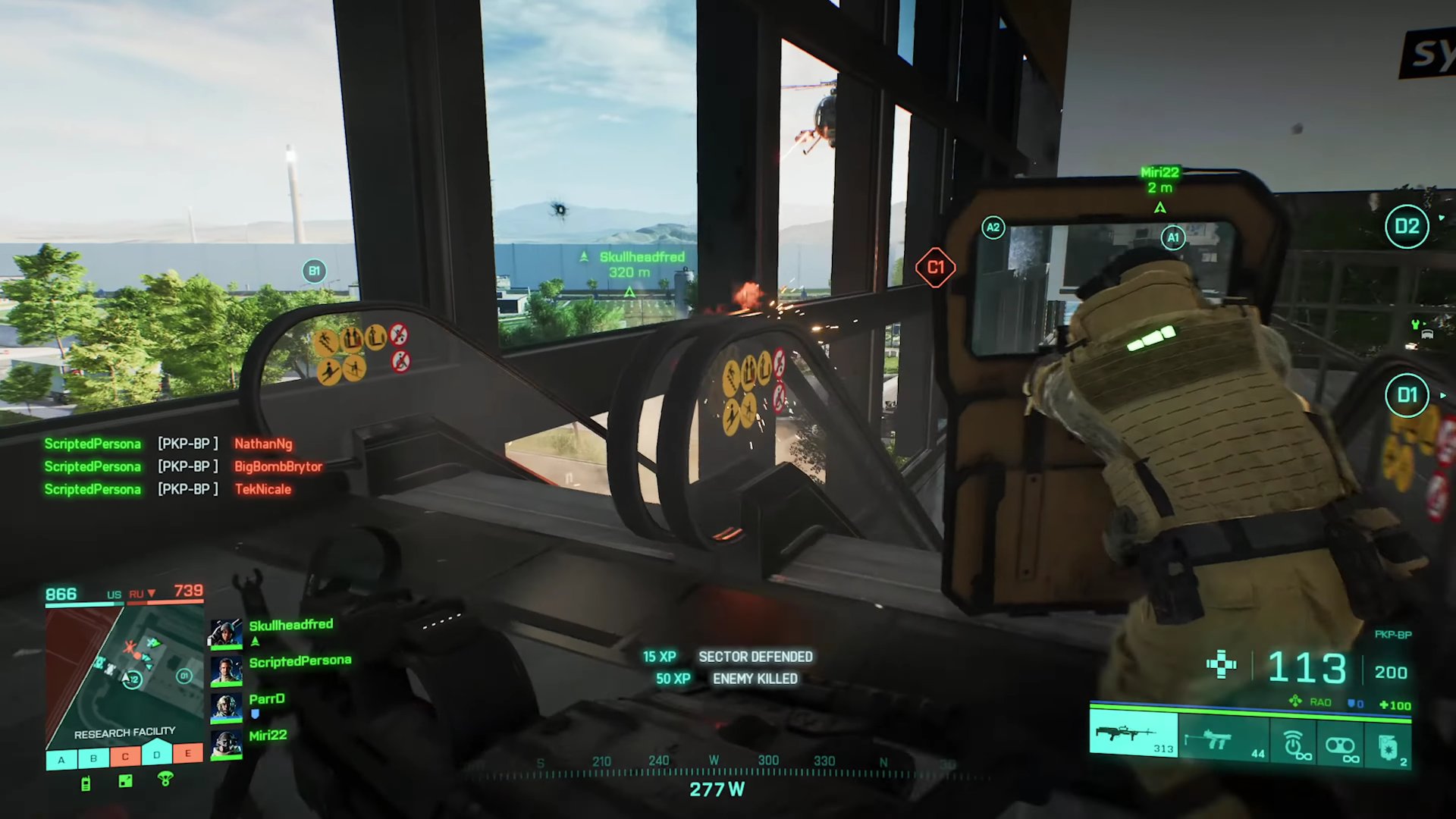The height and width of the screenshot is (819, 1456).
Task: Click the radio icon below the minimap
Action: [x=86, y=783]
